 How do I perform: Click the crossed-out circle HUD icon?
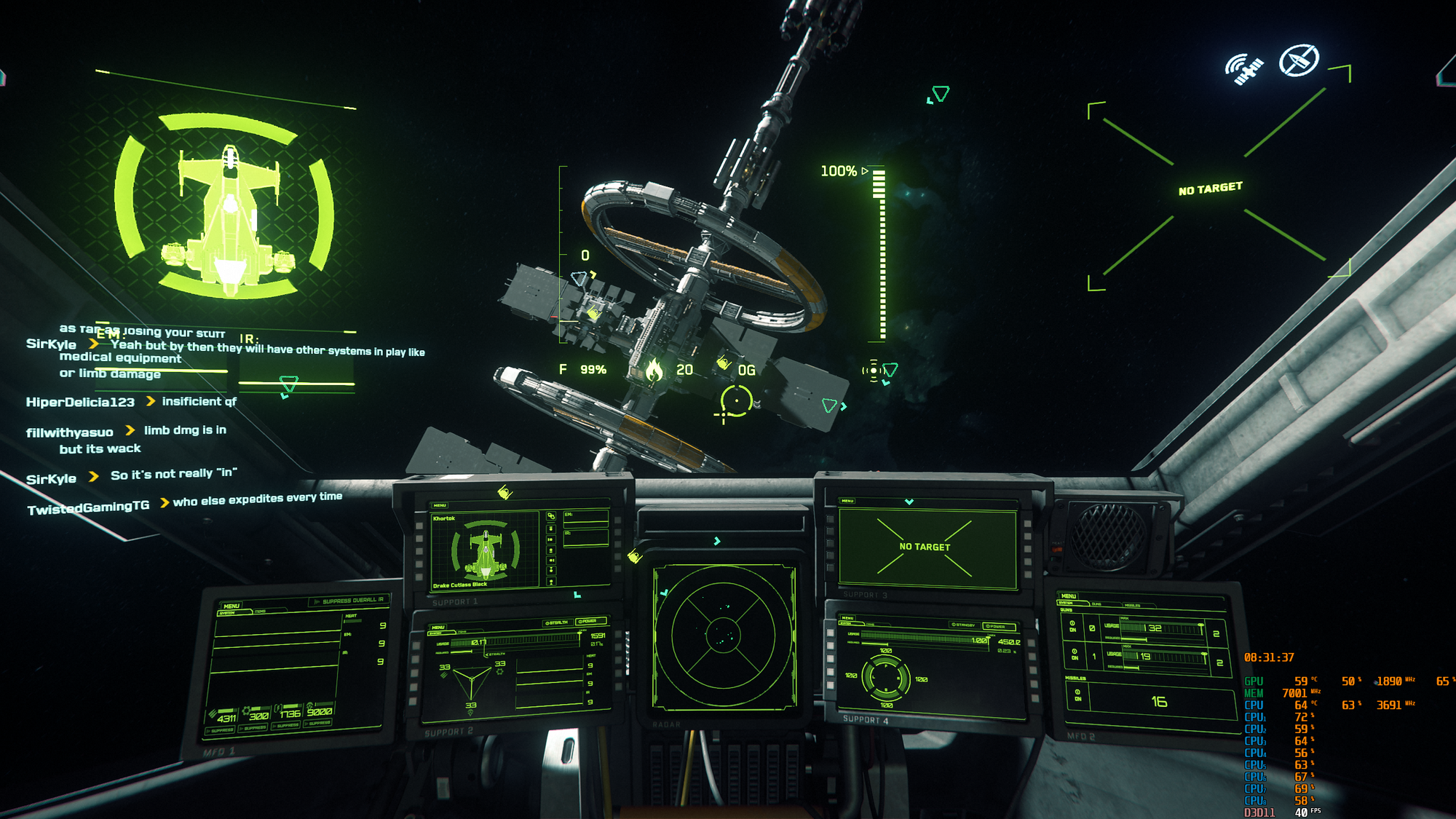[x=1299, y=60]
